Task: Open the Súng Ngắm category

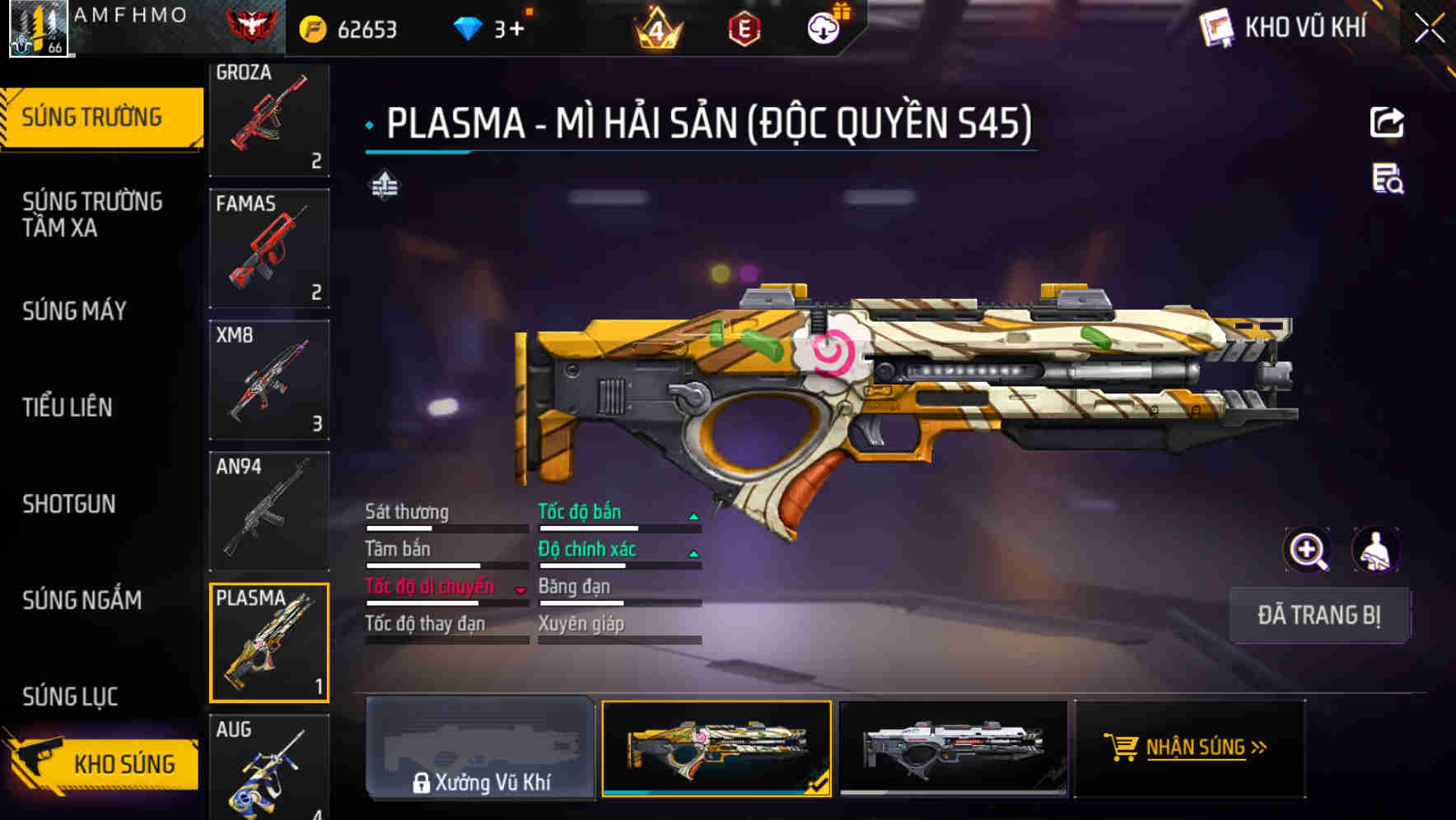Action: (82, 599)
